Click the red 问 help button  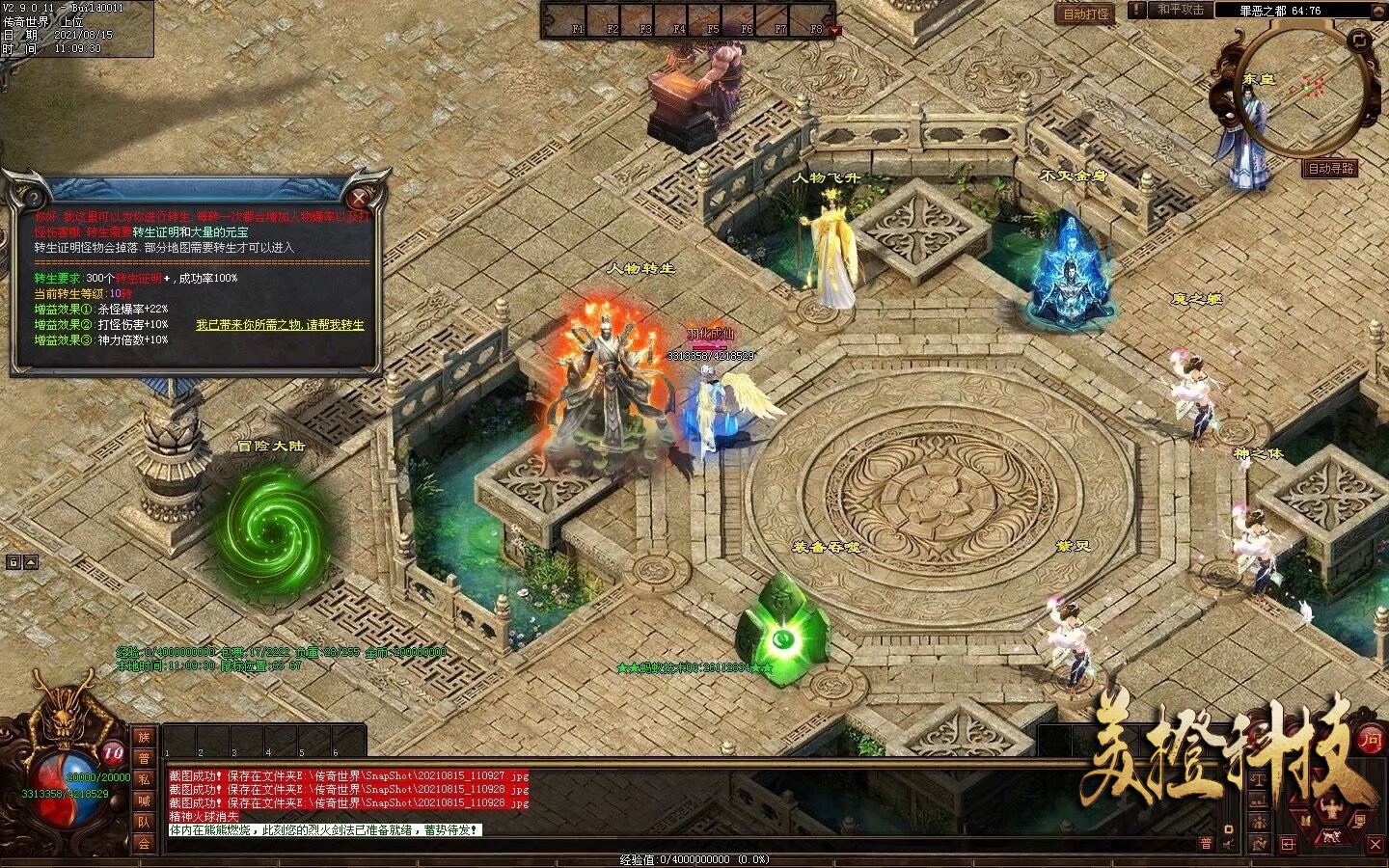point(1370,739)
